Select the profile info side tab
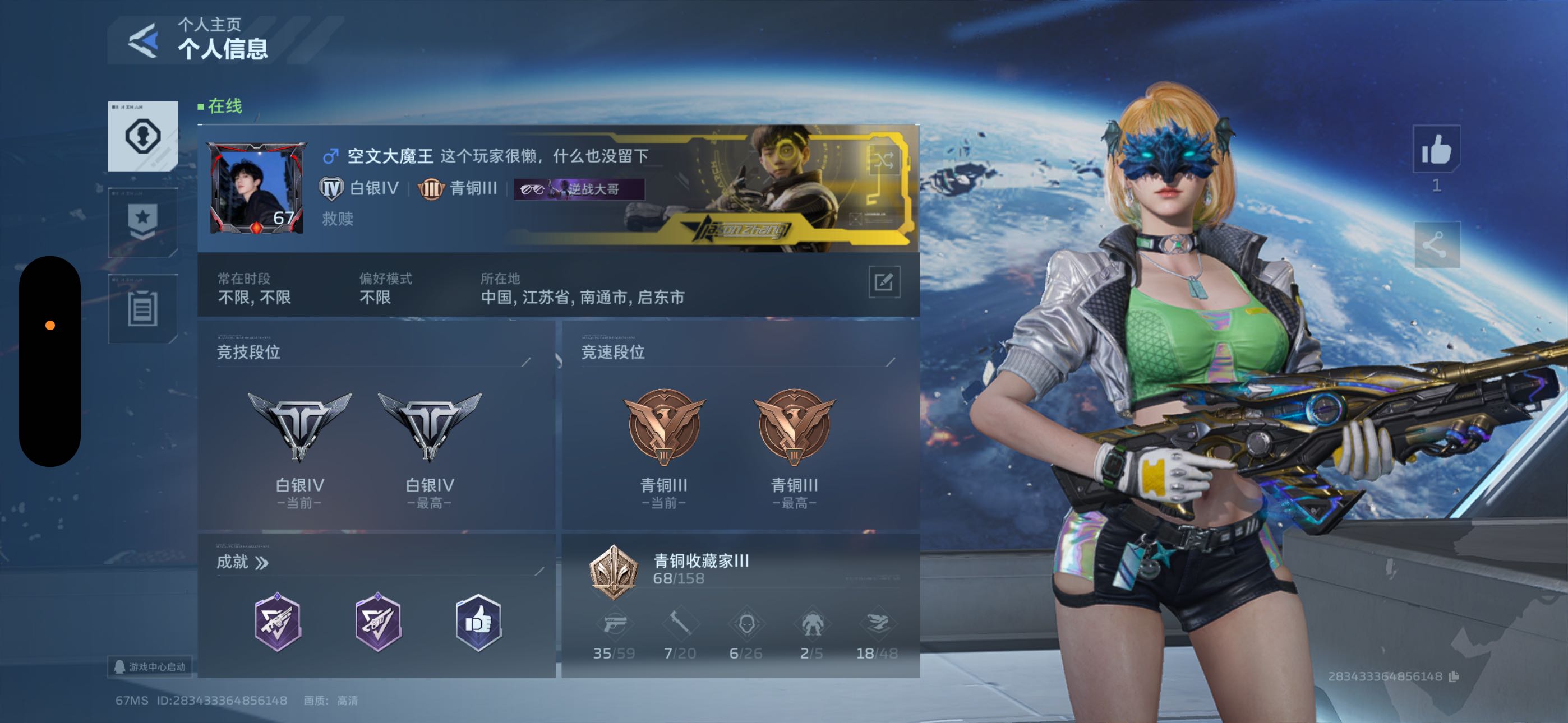Image resolution: width=1568 pixels, height=723 pixels. [142, 136]
